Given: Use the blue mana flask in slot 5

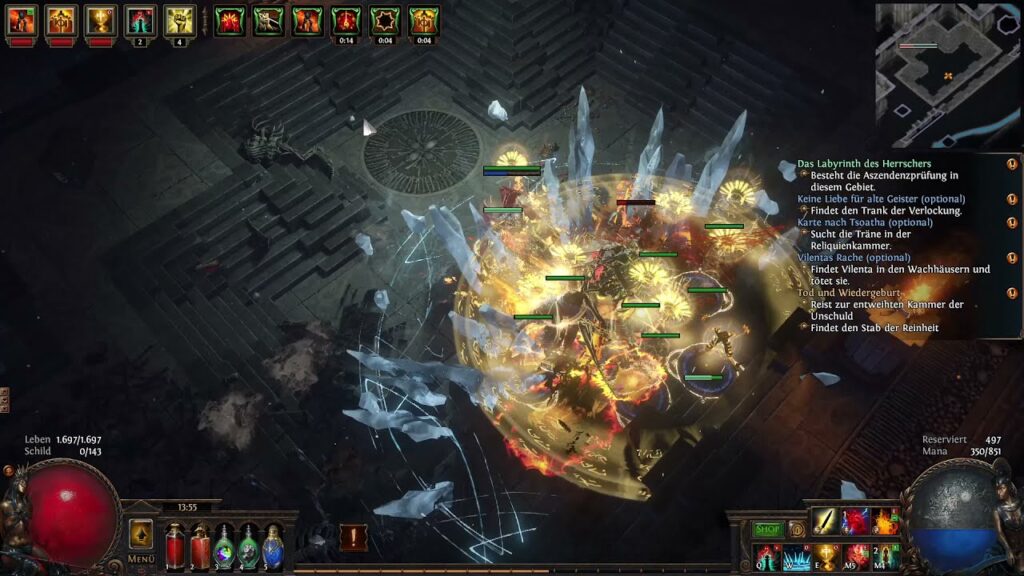Looking at the screenshot, I should 272,546.
